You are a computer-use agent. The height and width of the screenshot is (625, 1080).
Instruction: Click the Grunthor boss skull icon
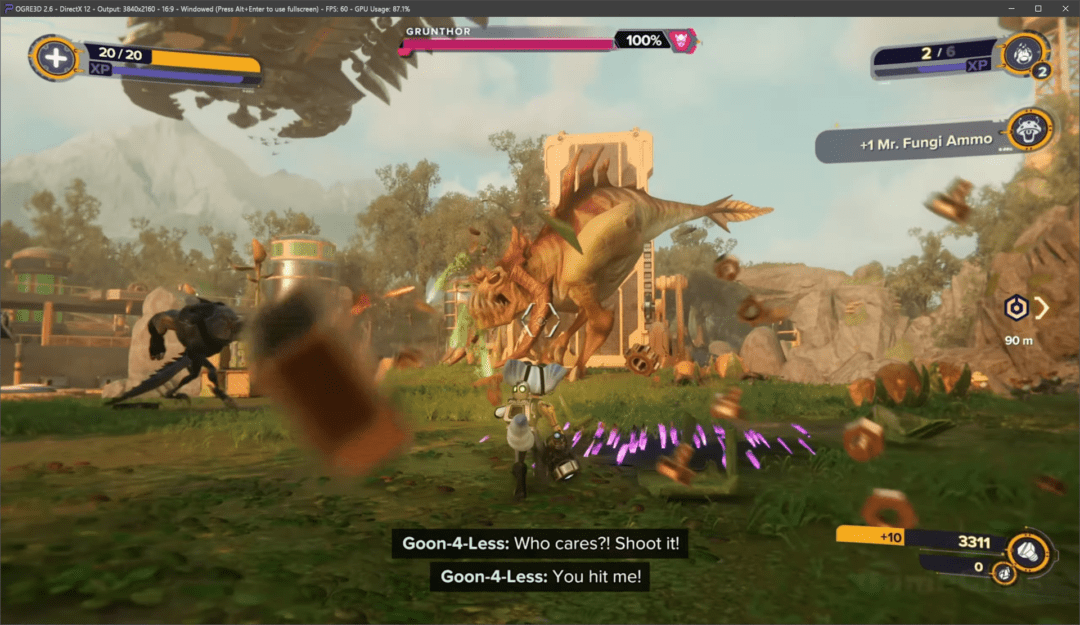682,41
